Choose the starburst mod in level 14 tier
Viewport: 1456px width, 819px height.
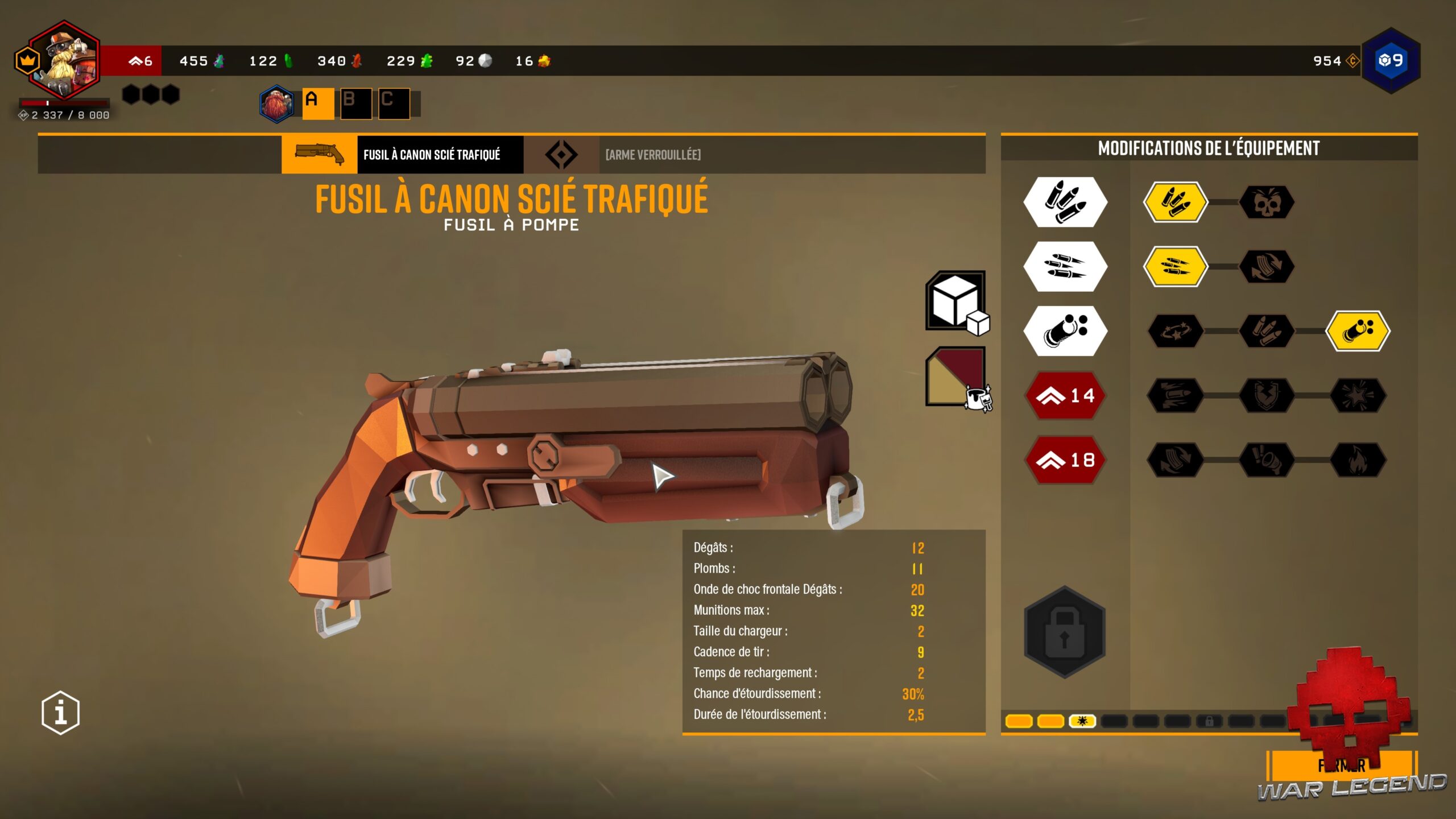(1358, 395)
